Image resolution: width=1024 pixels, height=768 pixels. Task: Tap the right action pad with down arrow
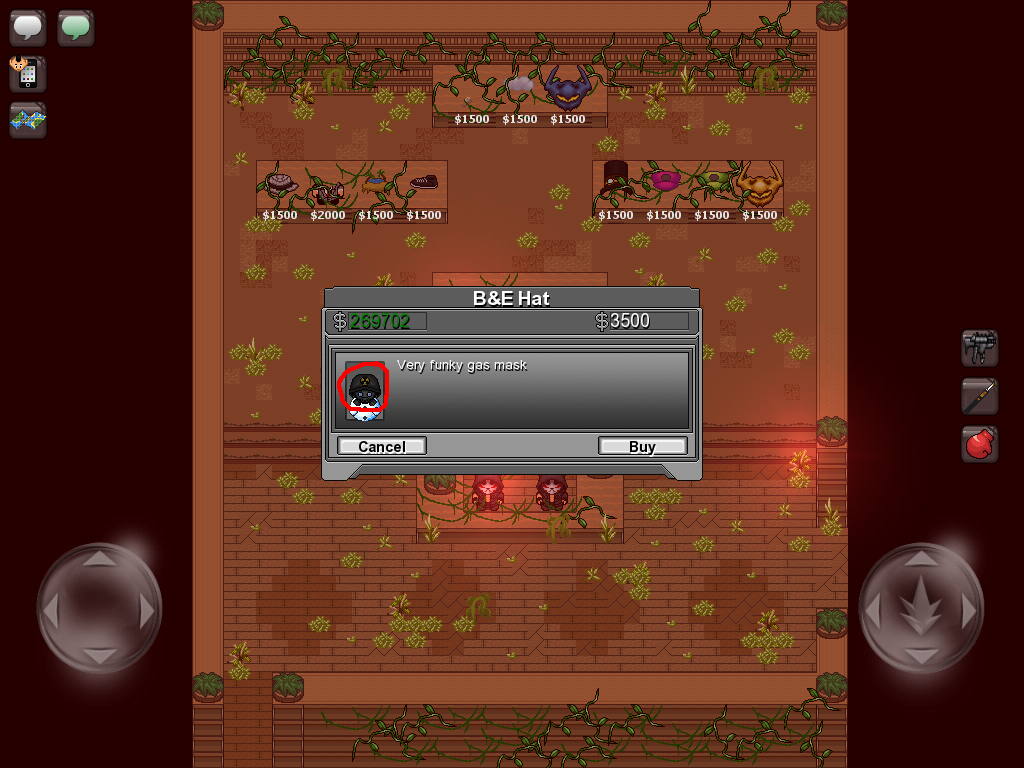tap(921, 607)
